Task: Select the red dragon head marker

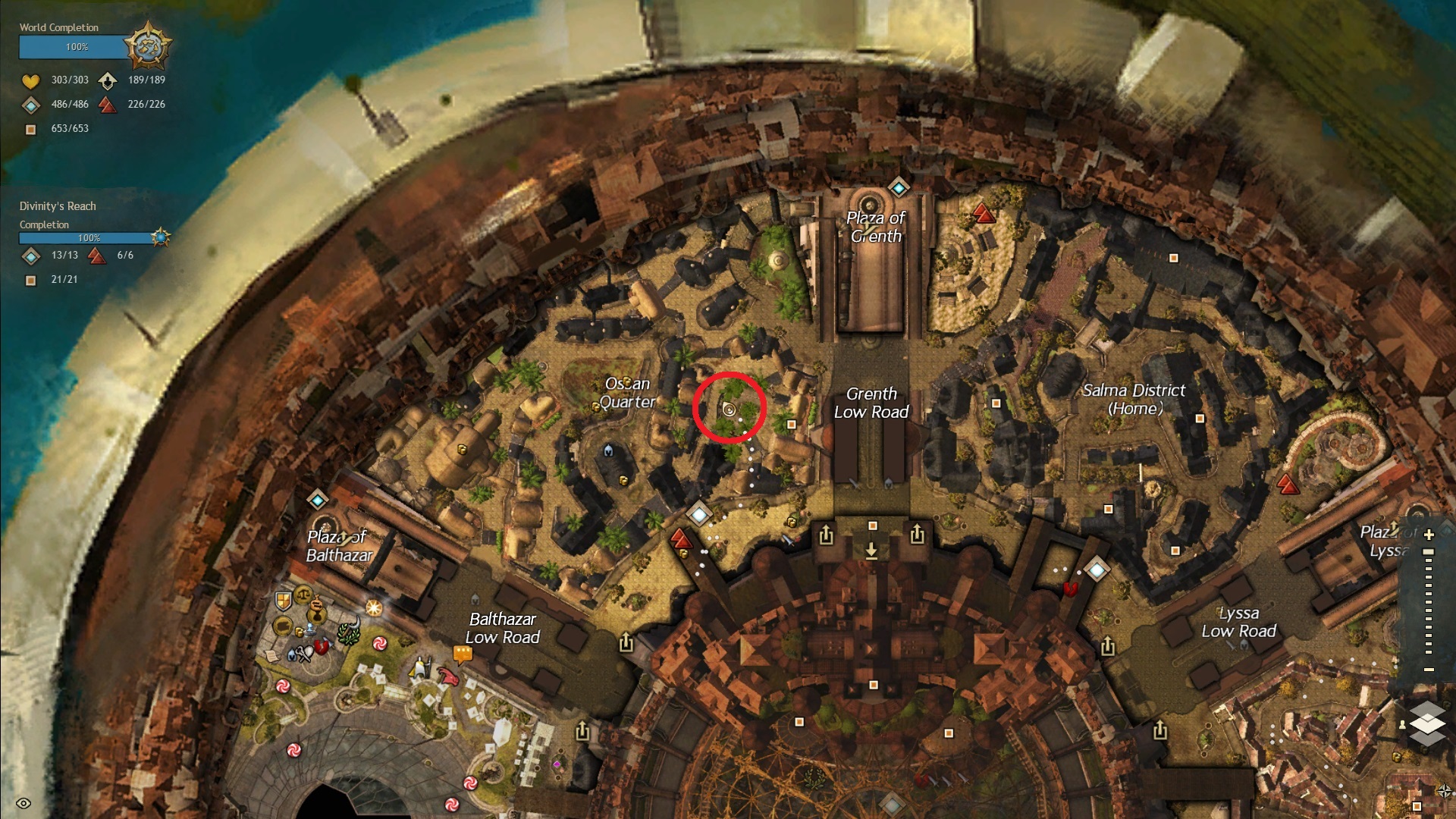Action: (449, 675)
